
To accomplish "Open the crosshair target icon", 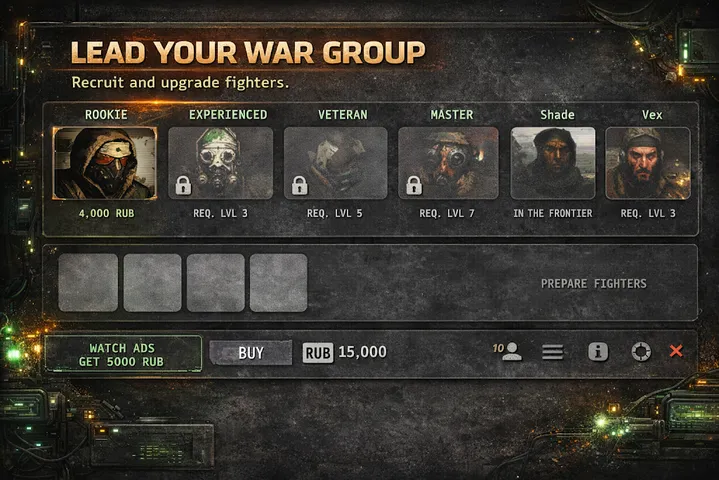I will click(641, 352).
